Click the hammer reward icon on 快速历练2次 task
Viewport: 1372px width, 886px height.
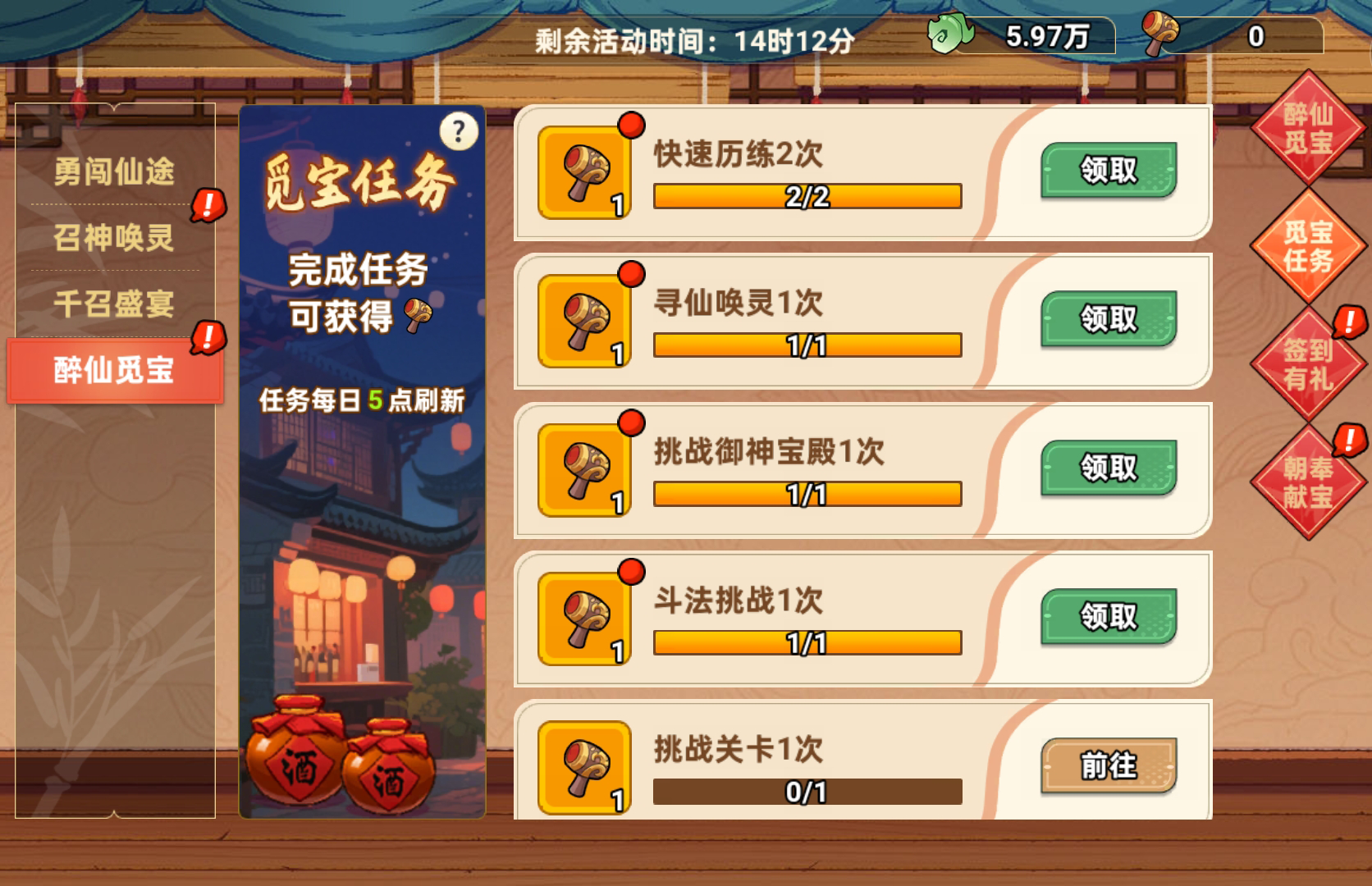coord(584,171)
